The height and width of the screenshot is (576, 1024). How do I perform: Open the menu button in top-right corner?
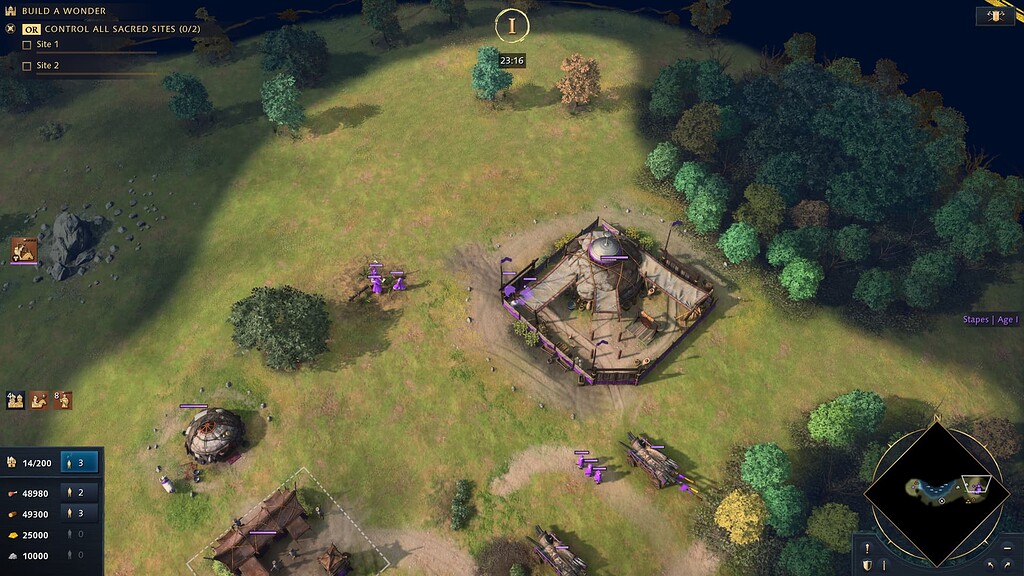pyautogui.click(x=995, y=16)
